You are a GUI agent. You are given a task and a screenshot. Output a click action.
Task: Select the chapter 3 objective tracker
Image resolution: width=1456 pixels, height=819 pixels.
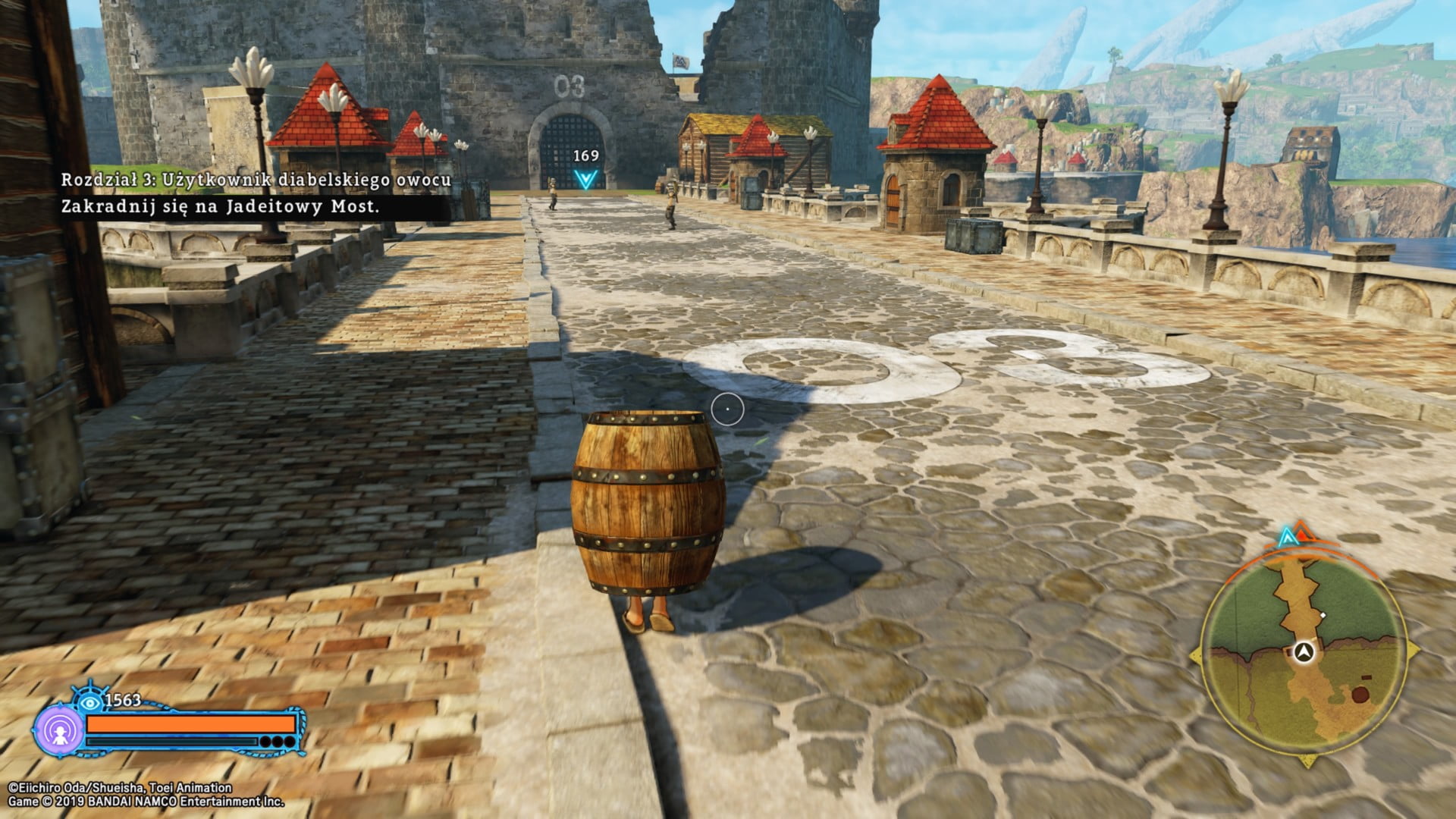pyautogui.click(x=256, y=193)
